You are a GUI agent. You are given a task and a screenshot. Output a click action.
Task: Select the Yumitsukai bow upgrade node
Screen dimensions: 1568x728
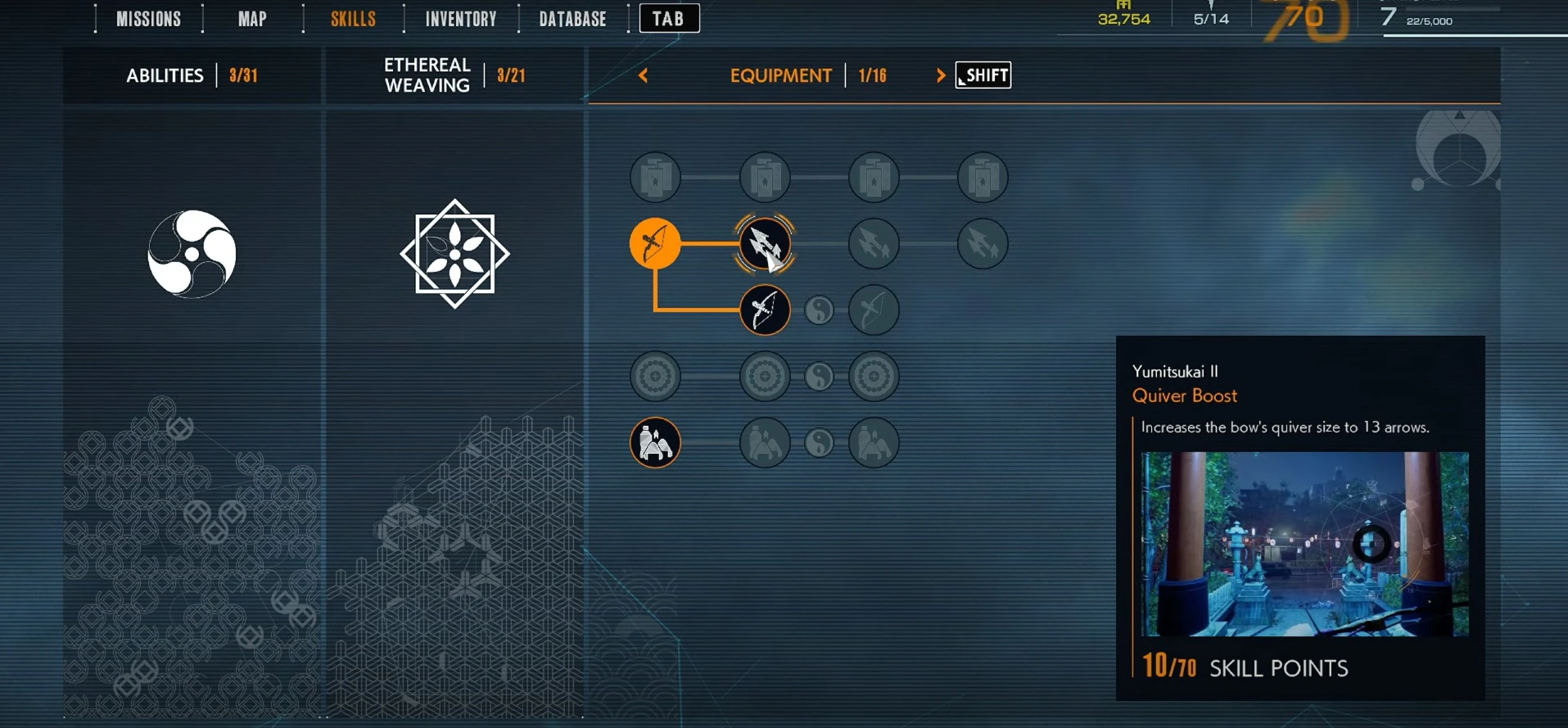(766, 310)
